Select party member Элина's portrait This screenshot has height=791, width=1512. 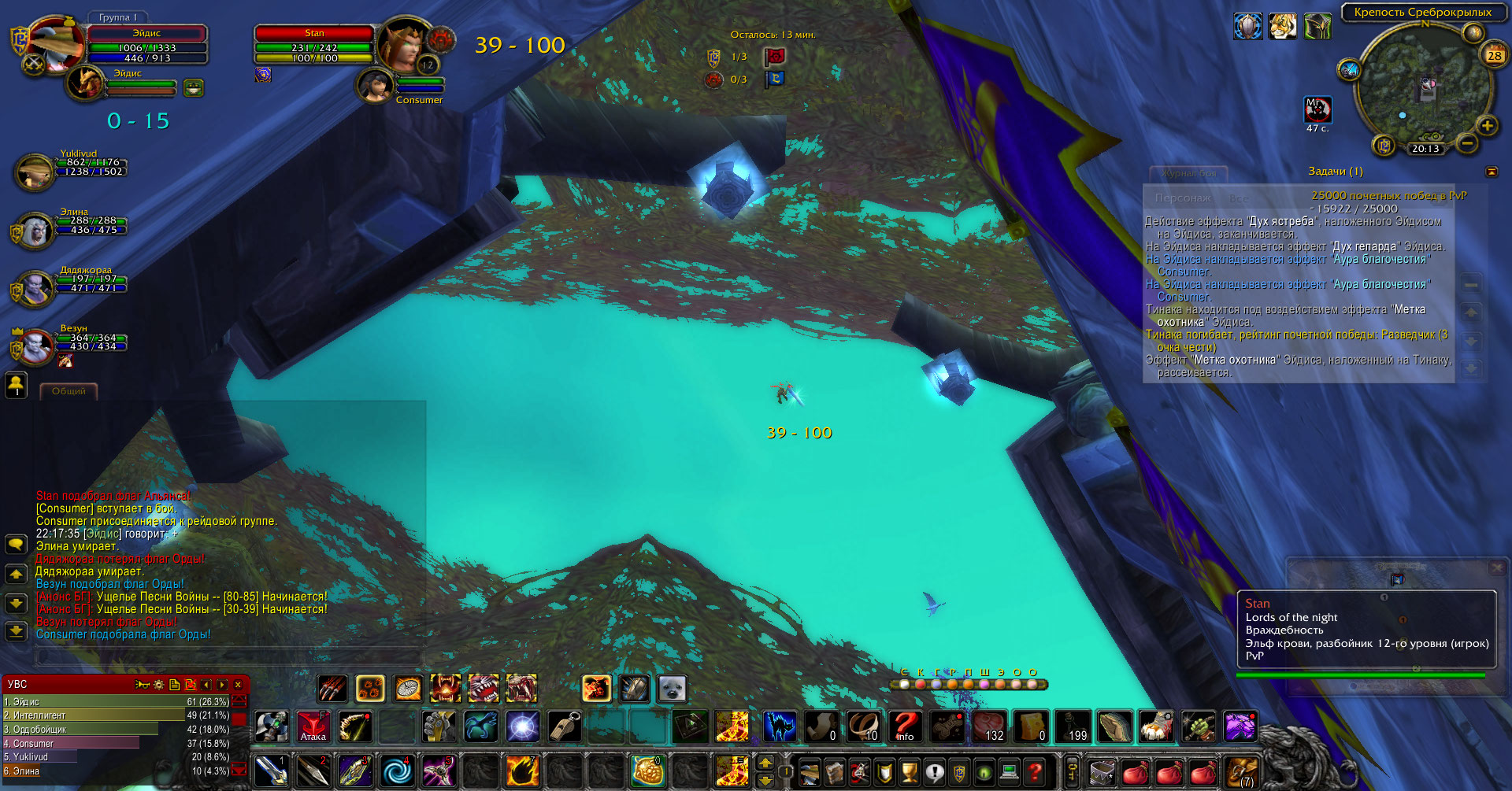pyautogui.click(x=34, y=230)
